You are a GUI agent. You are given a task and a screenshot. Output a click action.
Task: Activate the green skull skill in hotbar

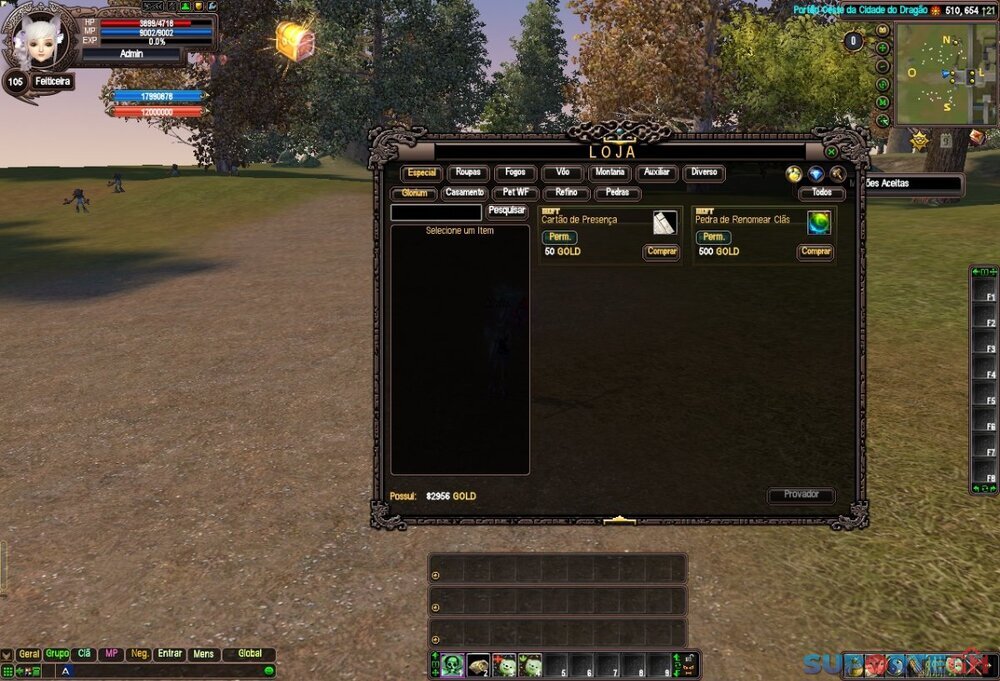click(453, 665)
